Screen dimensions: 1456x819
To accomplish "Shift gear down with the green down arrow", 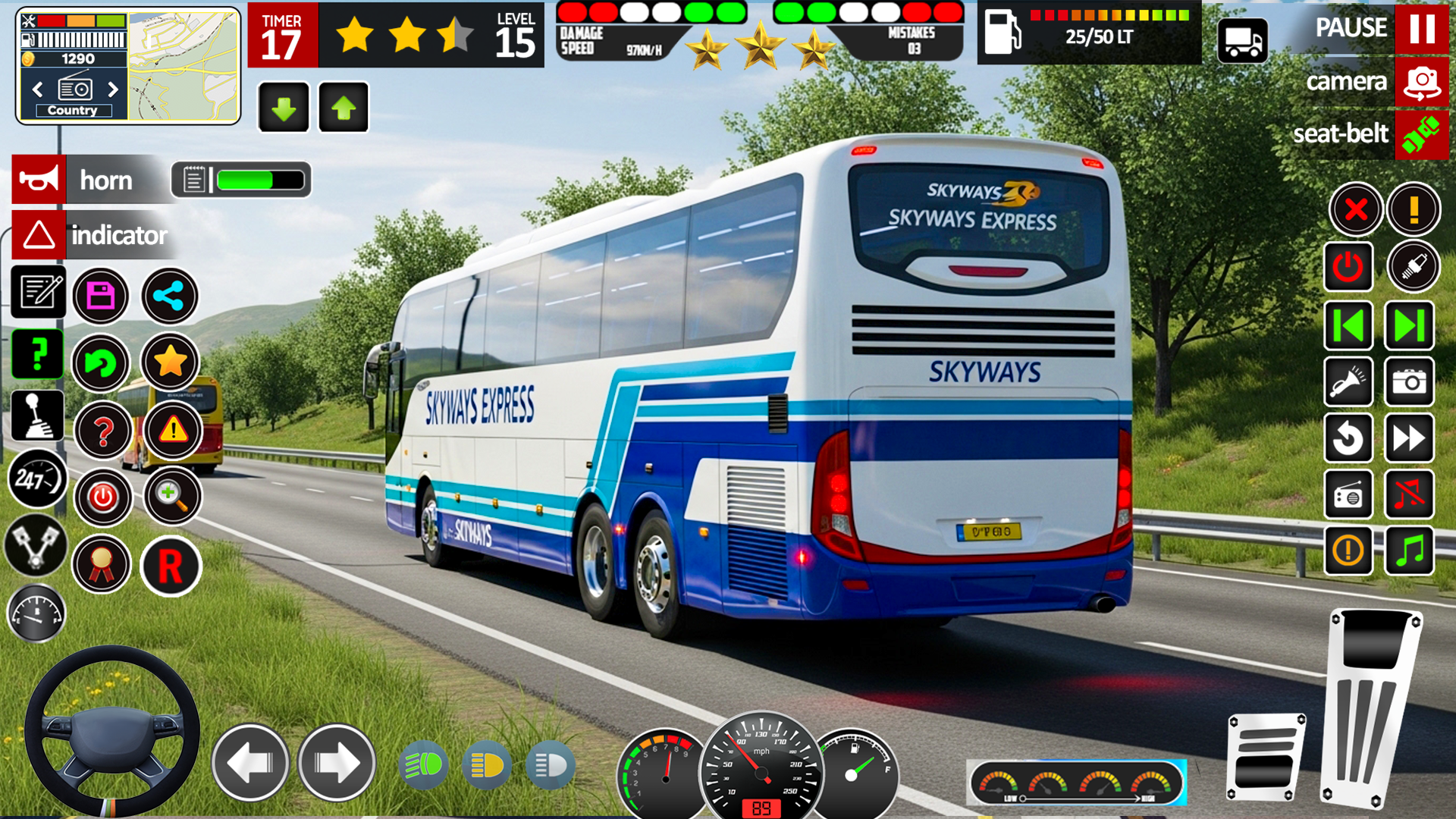I will click(x=283, y=106).
